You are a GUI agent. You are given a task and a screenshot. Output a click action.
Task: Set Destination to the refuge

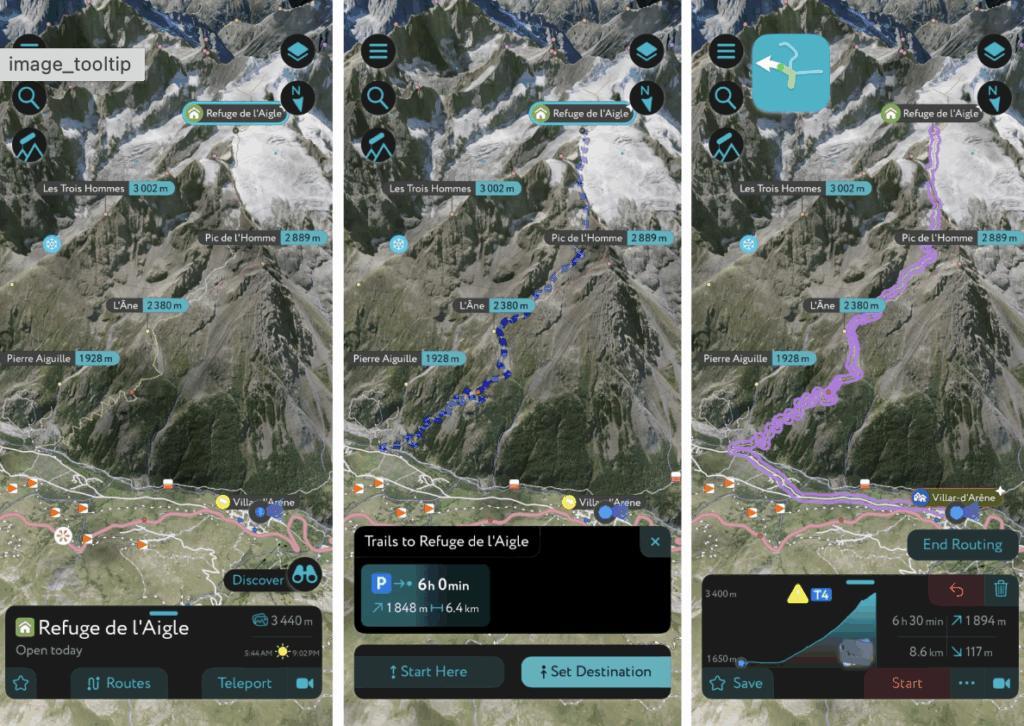point(595,671)
